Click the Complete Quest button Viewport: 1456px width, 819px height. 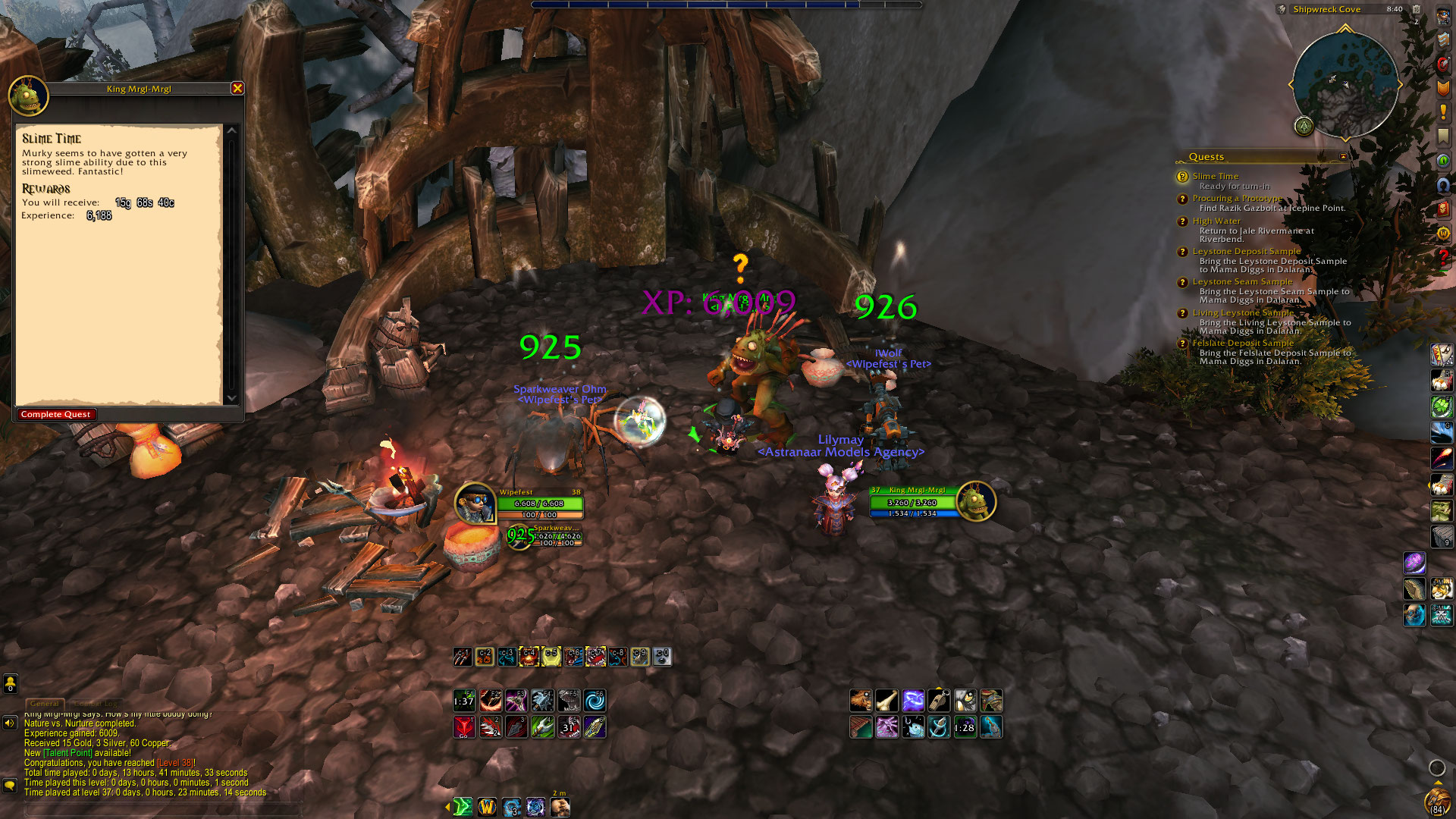(56, 415)
